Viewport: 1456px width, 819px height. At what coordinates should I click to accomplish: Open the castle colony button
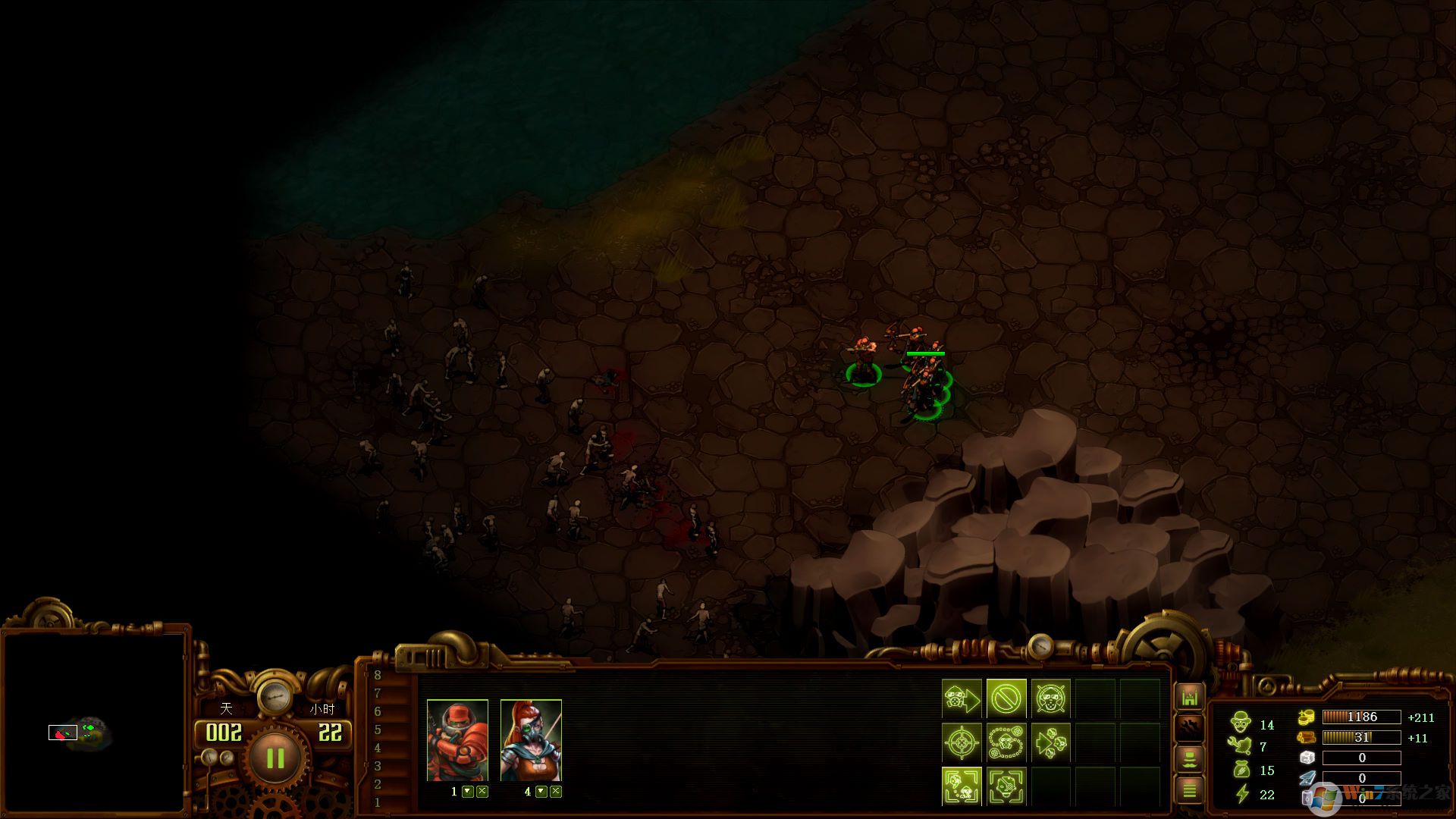(x=1189, y=697)
